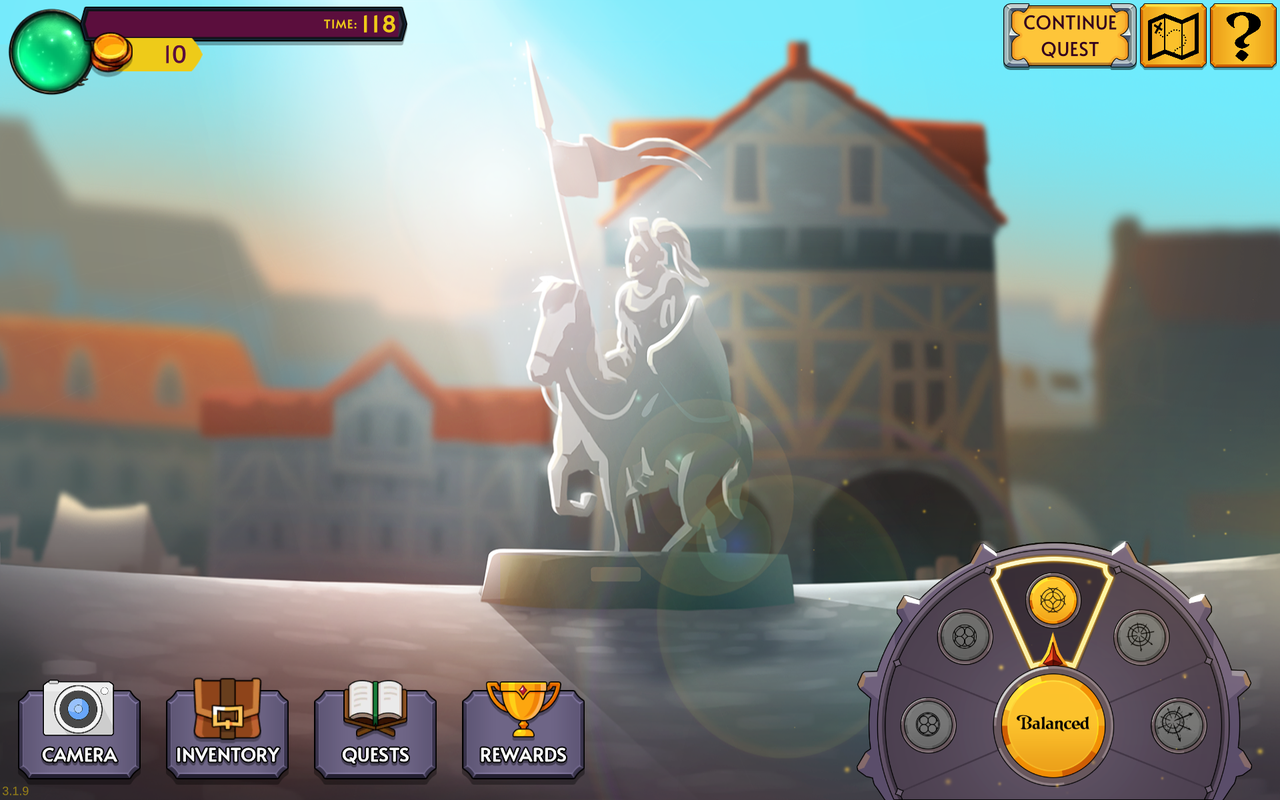The height and width of the screenshot is (800, 1280).
Task: Open the help question mark
Action: (x=1242, y=38)
